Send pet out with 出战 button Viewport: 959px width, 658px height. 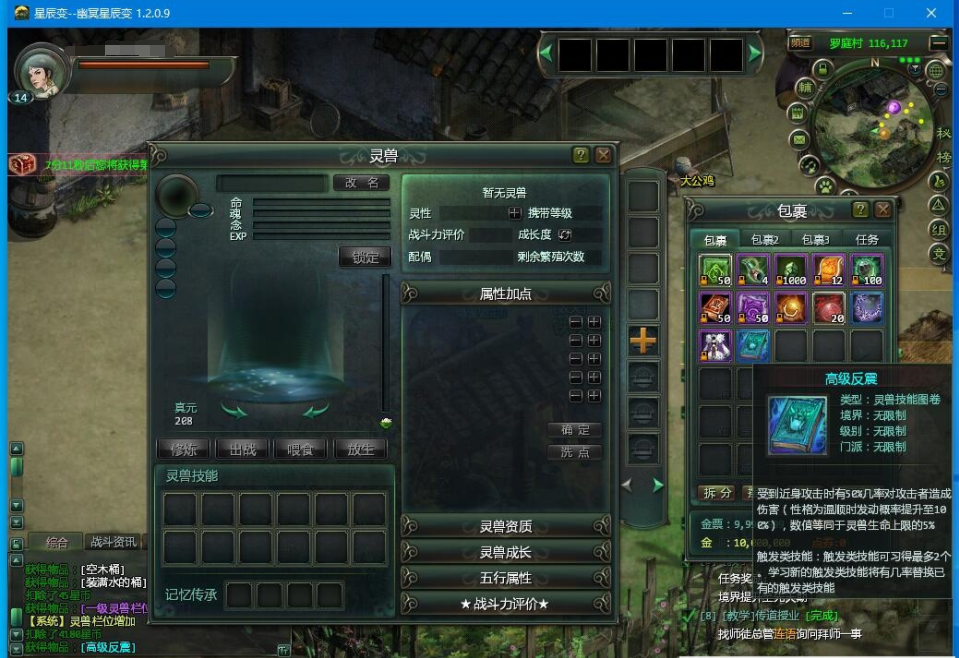[x=243, y=449]
